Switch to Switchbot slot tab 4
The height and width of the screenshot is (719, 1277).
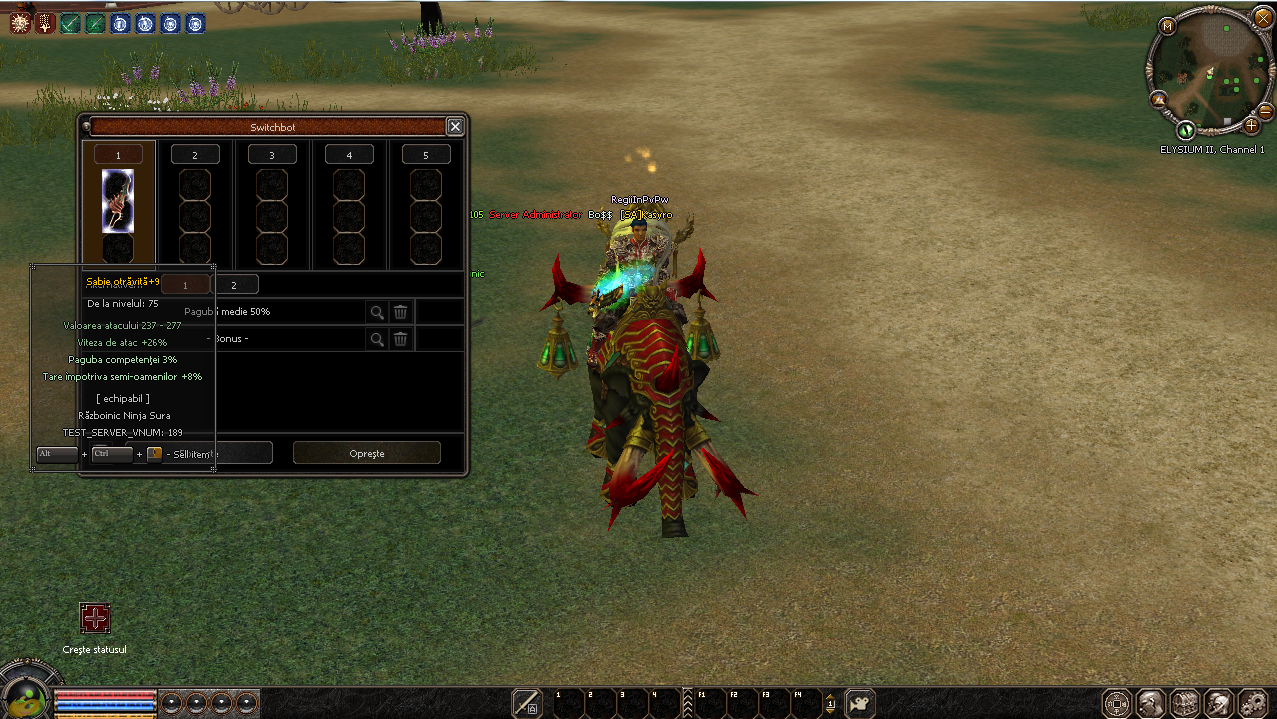349,155
